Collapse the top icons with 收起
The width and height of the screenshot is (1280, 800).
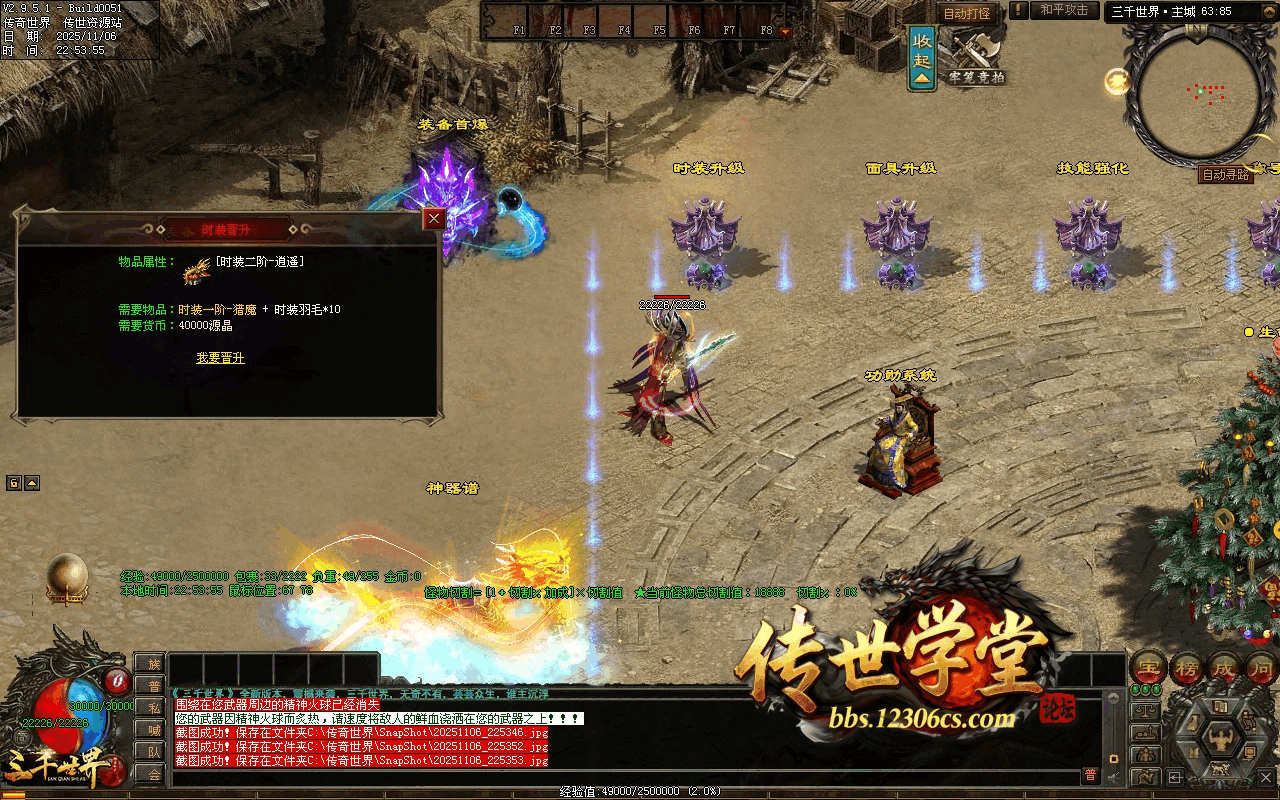tap(922, 57)
